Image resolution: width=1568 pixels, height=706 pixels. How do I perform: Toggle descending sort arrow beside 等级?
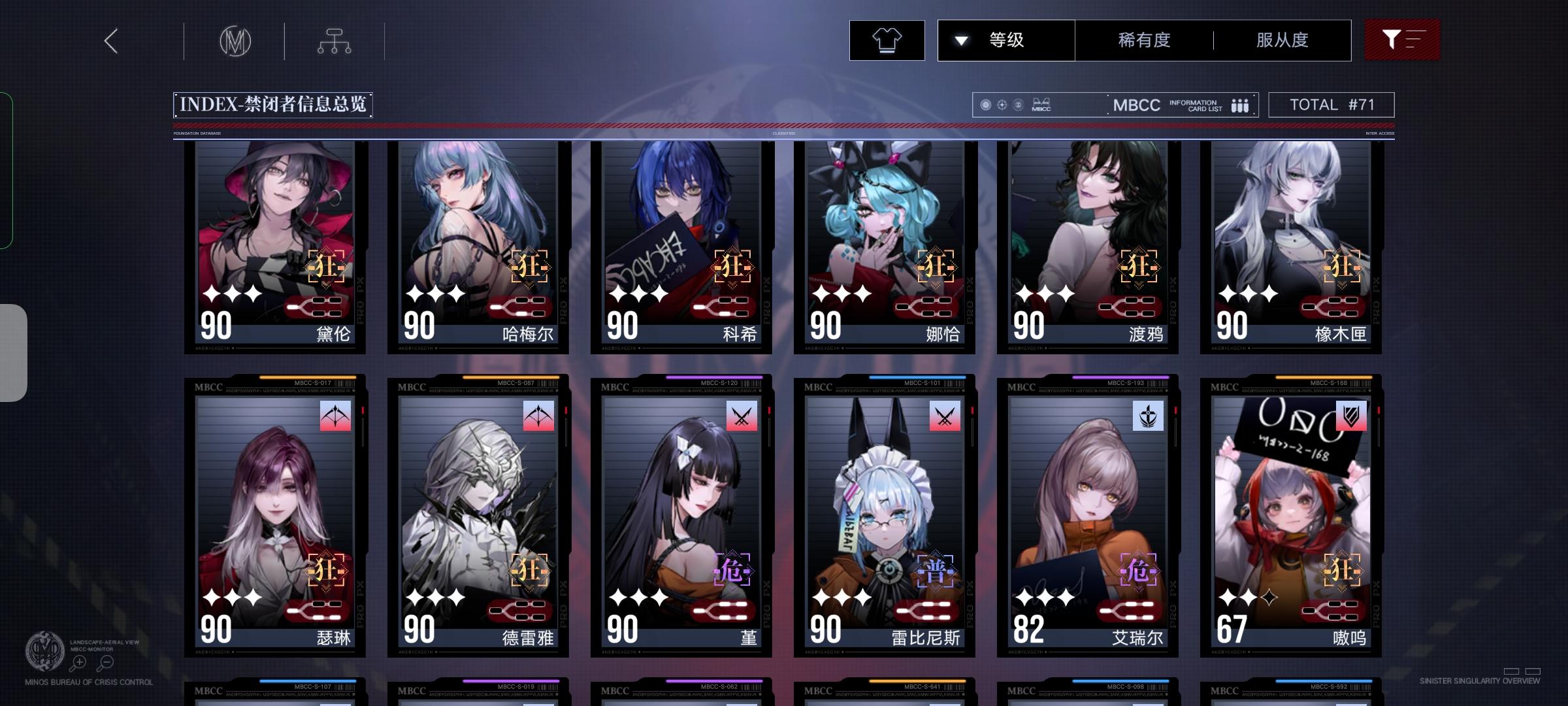960,40
